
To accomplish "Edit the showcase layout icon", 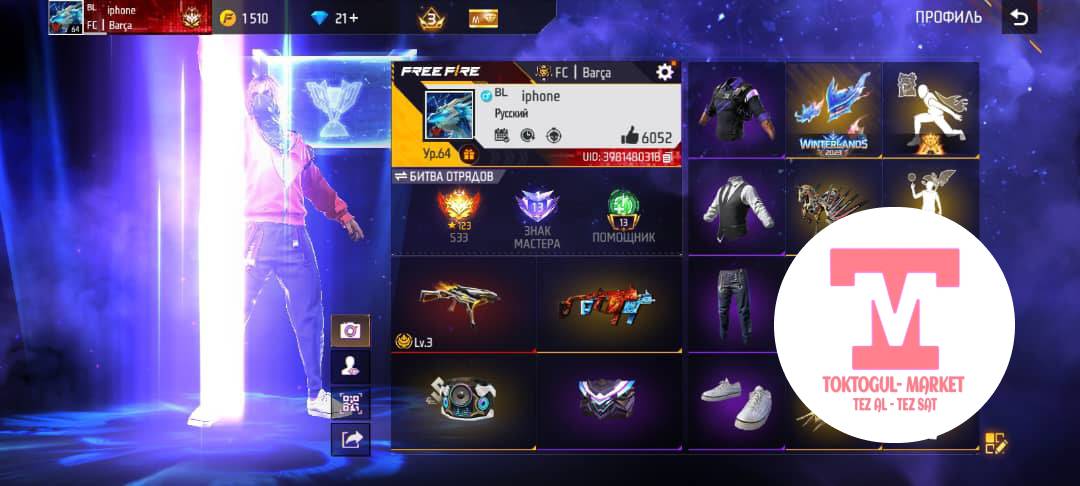I will pyautogui.click(x=995, y=443).
